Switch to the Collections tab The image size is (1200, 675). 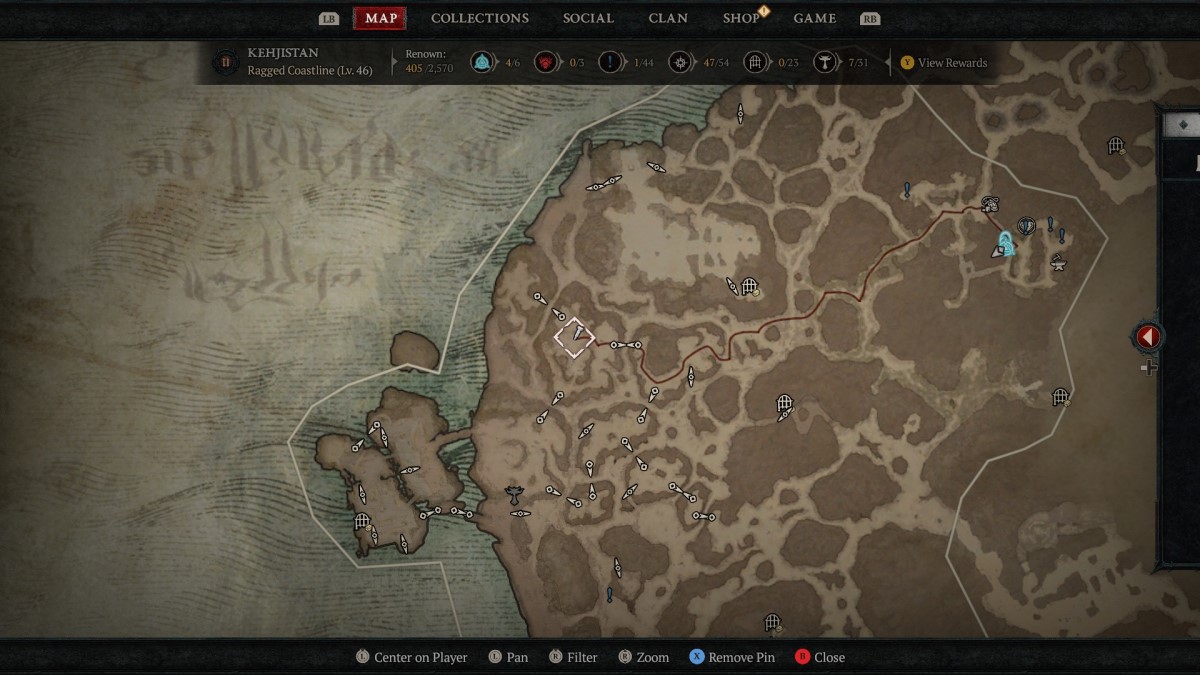[480, 18]
